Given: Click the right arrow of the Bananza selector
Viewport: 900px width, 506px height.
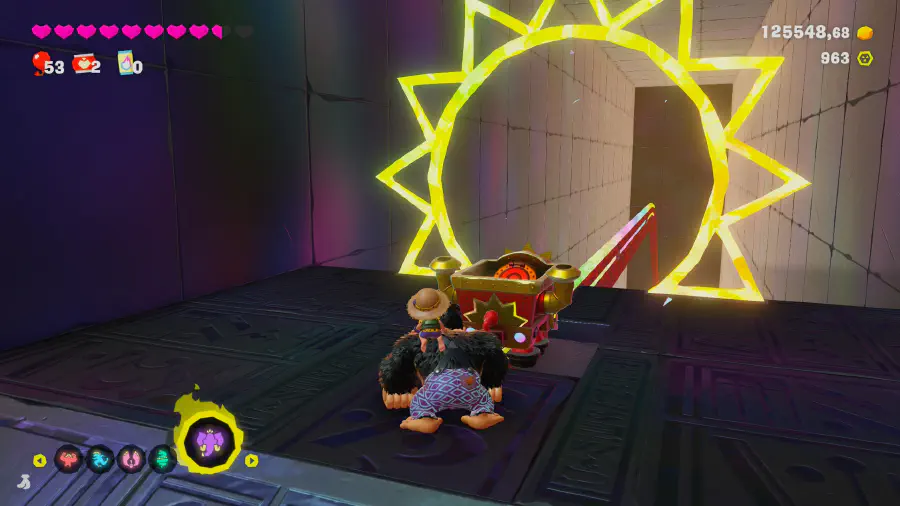Looking at the screenshot, I should coord(251,460).
